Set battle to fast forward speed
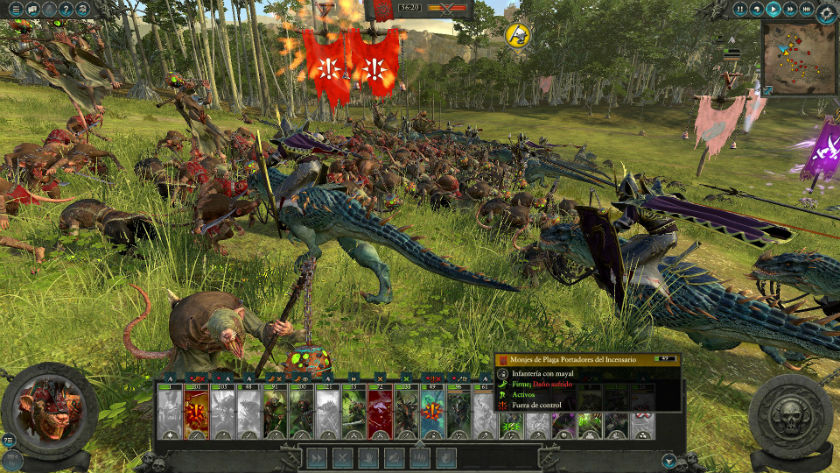Image resolution: width=840 pixels, height=473 pixels. click(789, 9)
